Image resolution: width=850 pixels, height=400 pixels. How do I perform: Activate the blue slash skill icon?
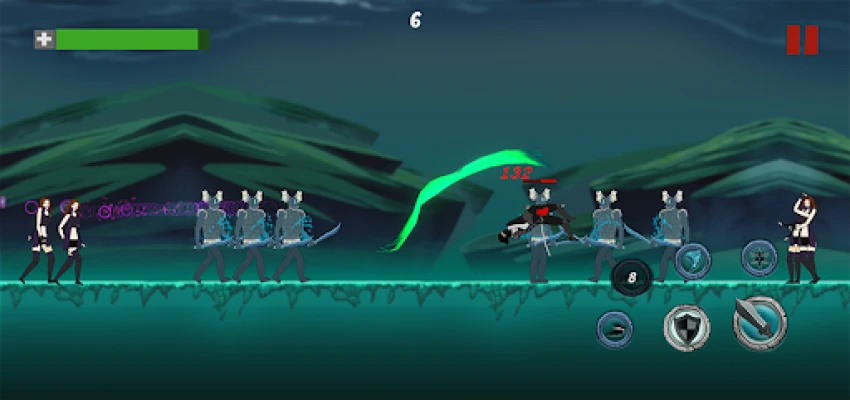692,261
